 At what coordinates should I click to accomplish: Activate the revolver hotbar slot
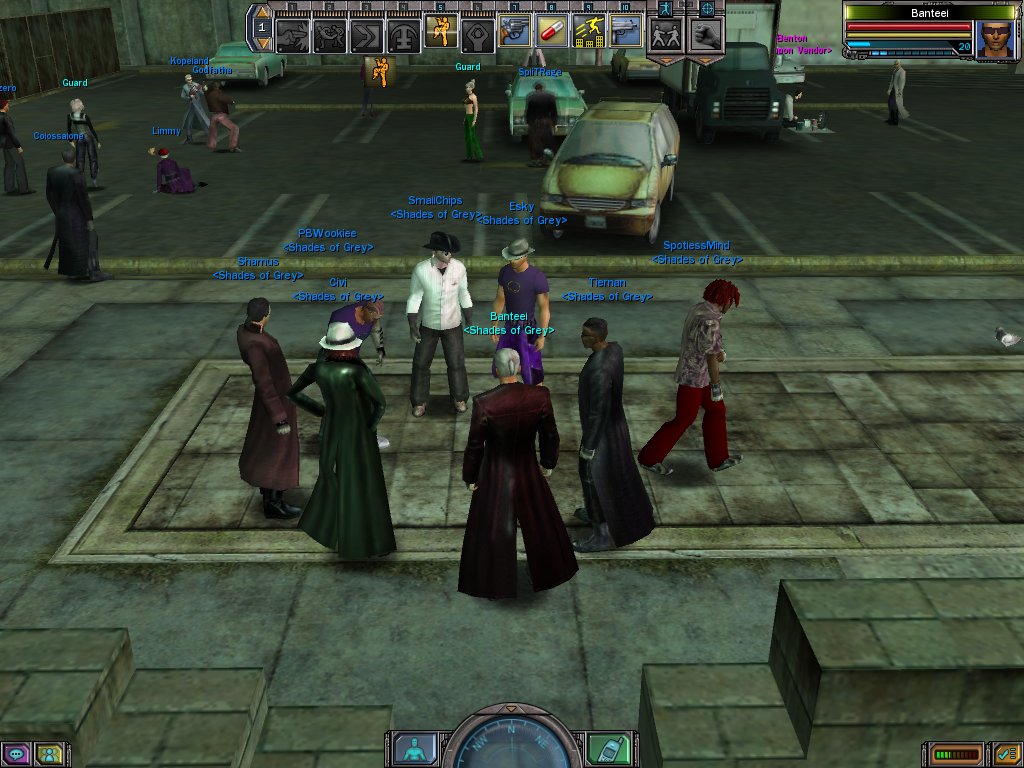tap(514, 31)
